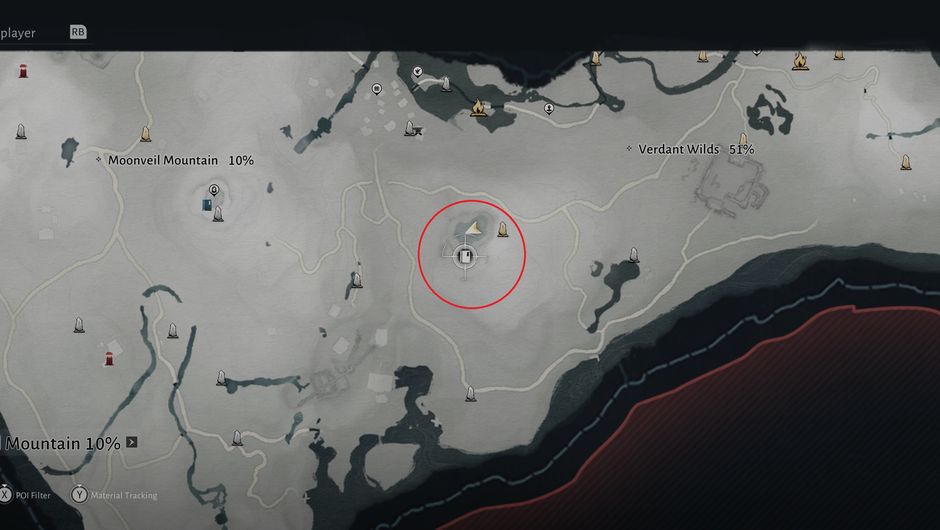Choose the bonfire marker nearest the red circle
The height and width of the screenshot is (530, 940).
coord(478,107)
